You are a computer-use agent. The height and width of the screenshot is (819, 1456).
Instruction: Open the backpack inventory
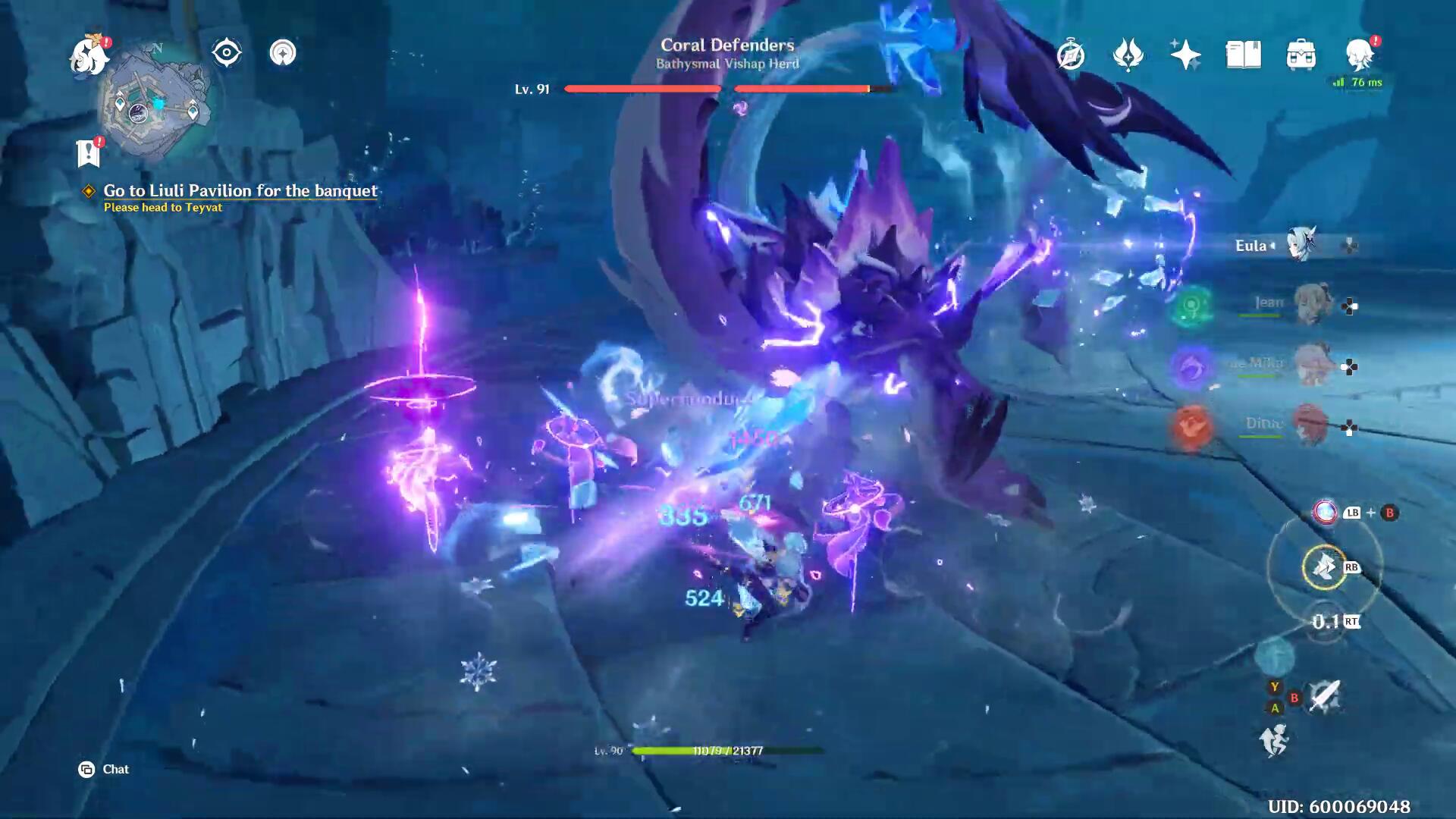click(1301, 55)
